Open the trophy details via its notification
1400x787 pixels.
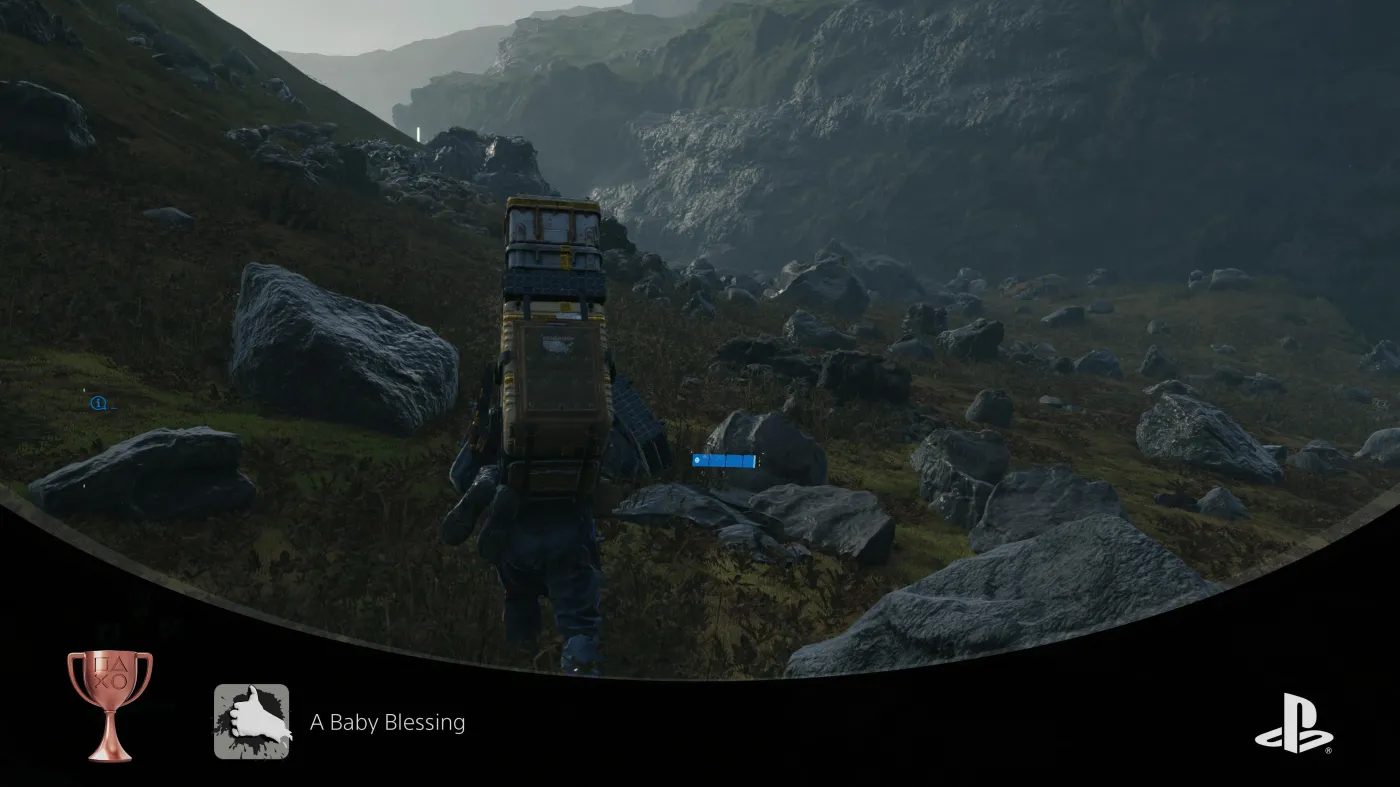click(388, 721)
